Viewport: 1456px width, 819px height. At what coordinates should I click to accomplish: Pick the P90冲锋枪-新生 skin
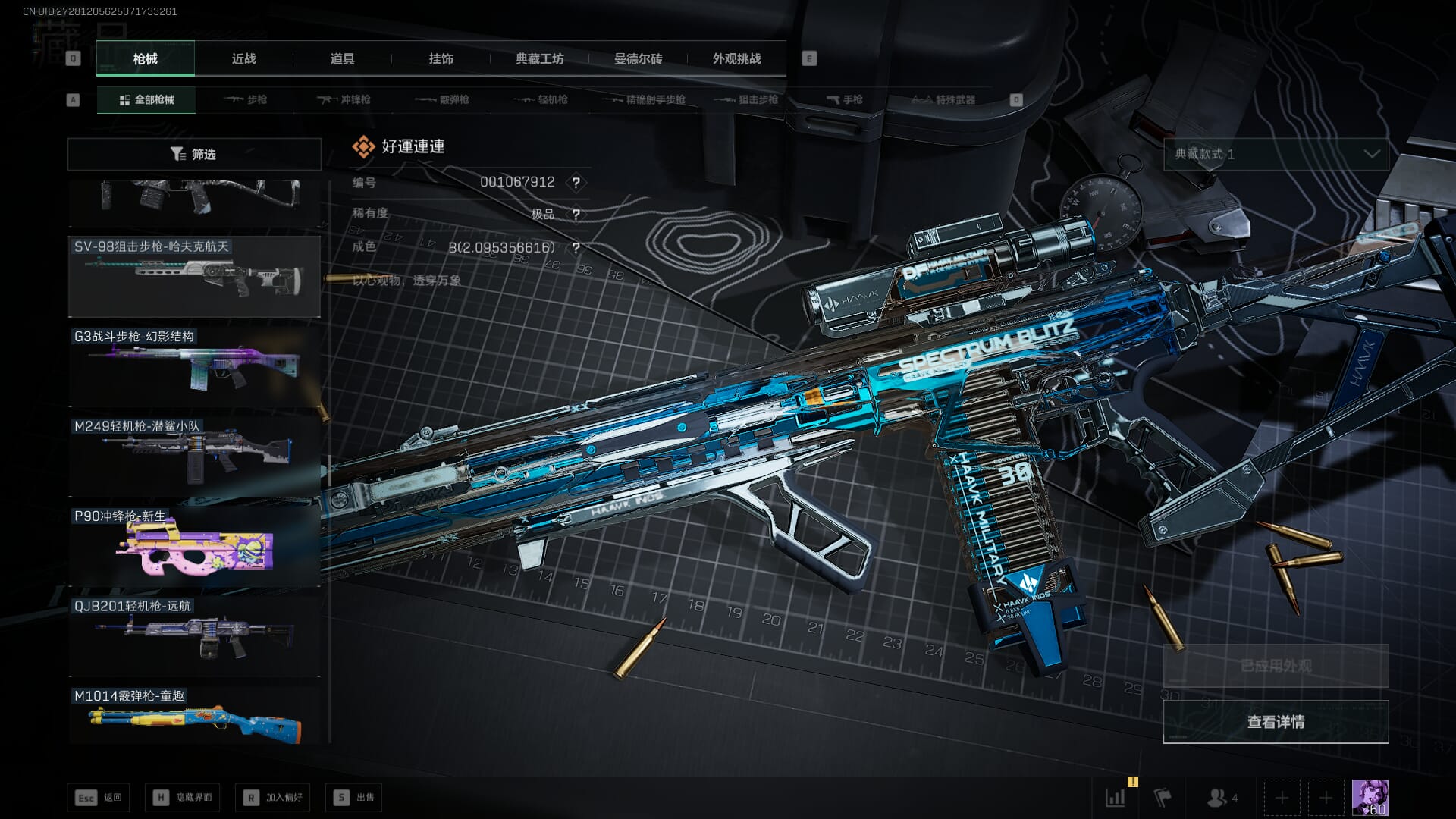tap(194, 546)
